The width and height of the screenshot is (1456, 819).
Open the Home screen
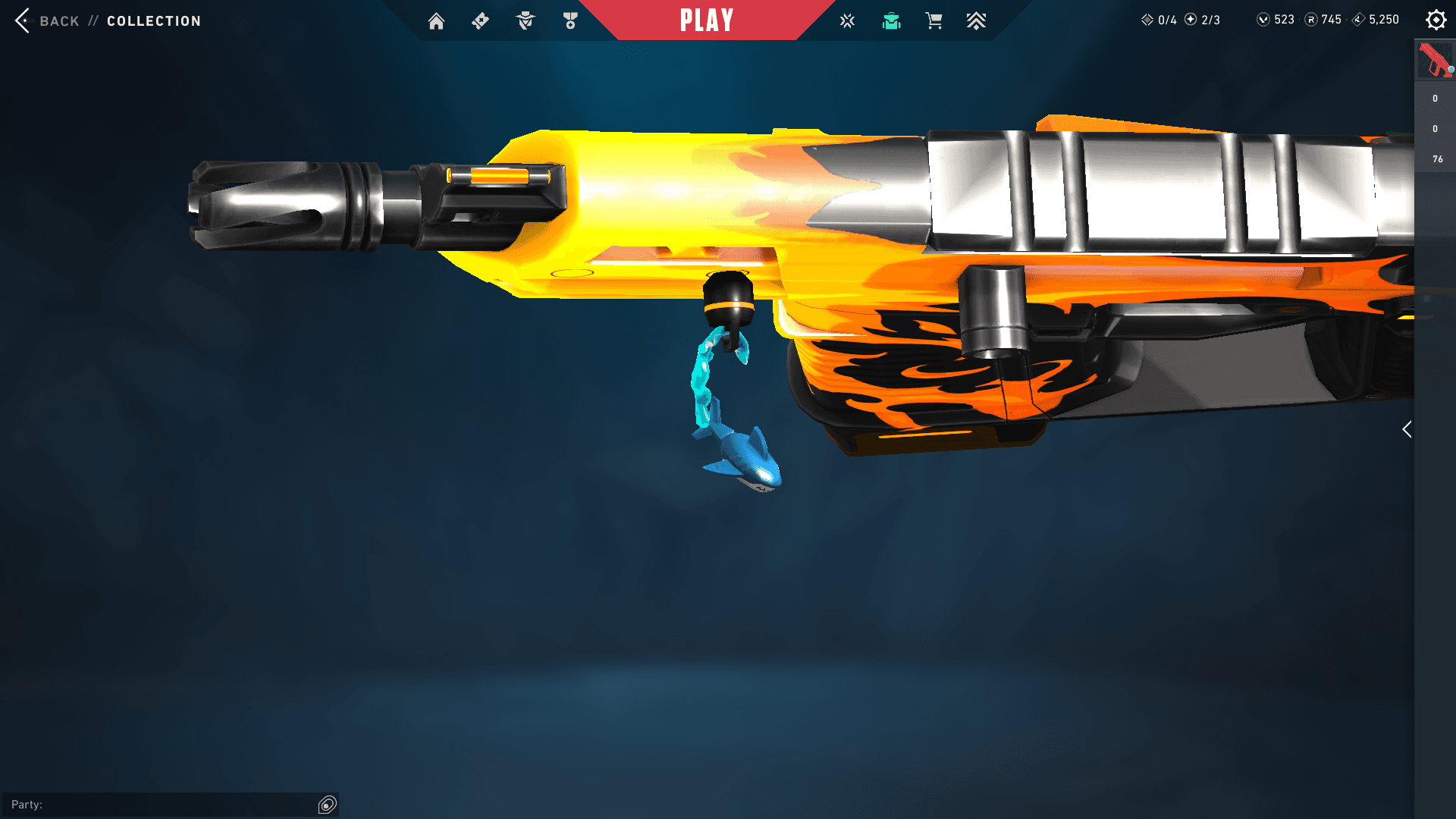tap(437, 20)
